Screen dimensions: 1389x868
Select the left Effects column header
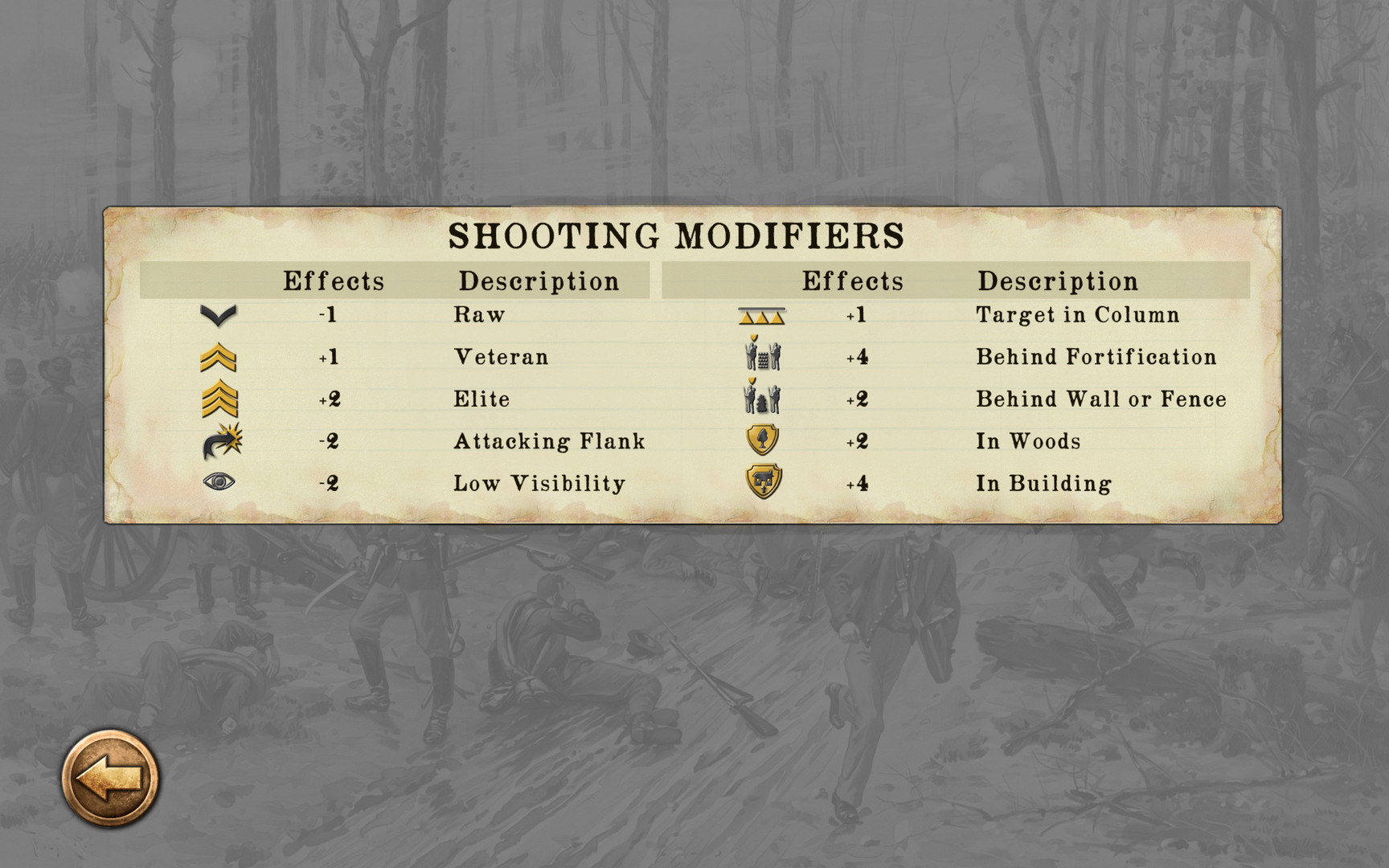[x=334, y=280]
